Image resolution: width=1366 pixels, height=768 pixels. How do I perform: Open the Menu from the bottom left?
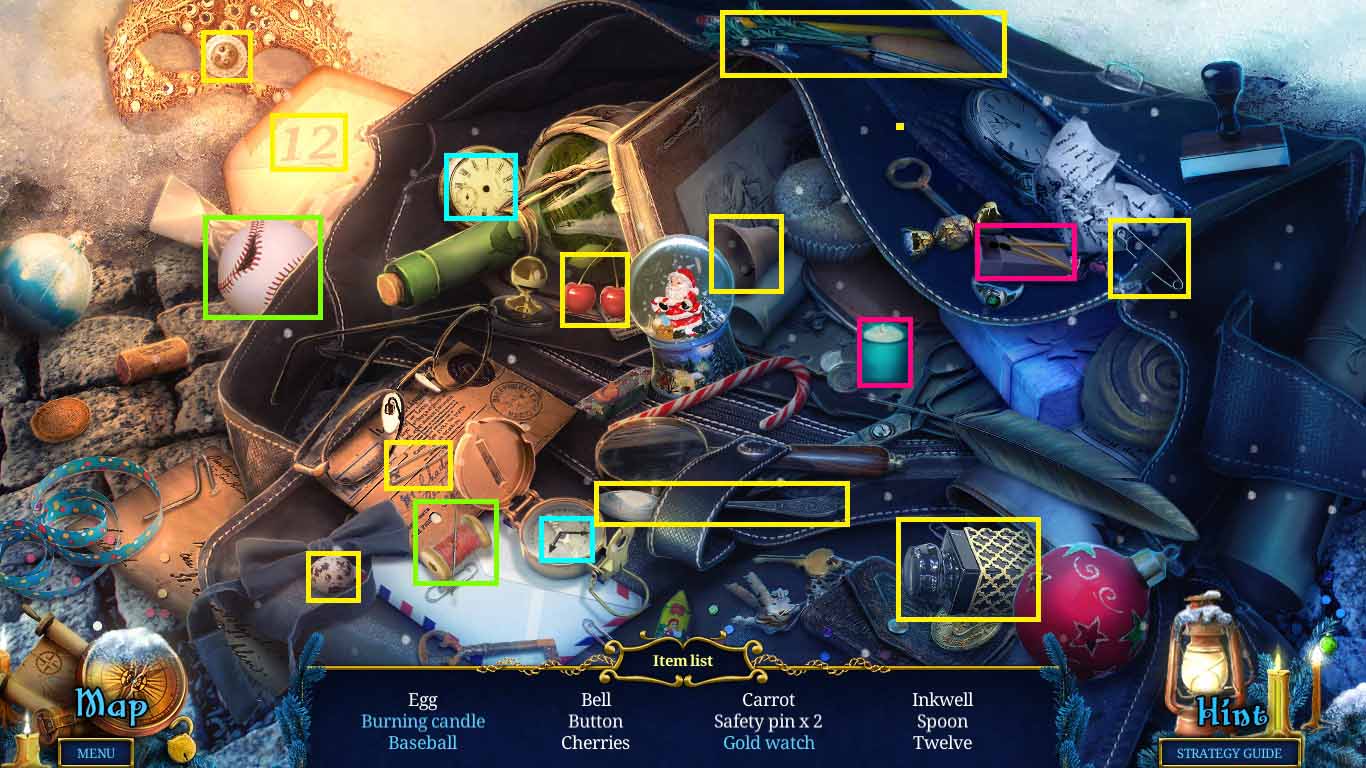(x=96, y=752)
